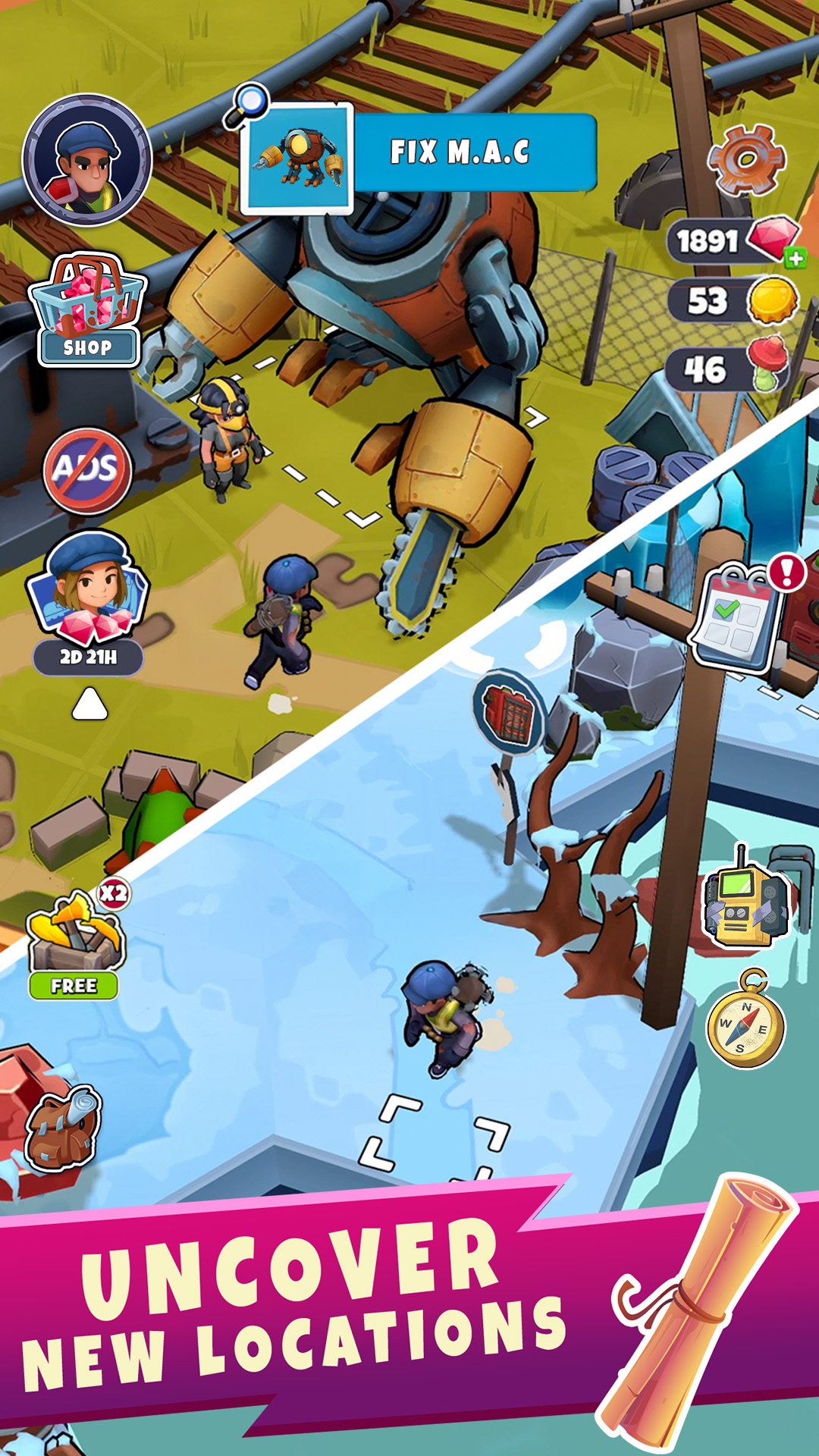
Task: Click the magnifying glass quest locator
Action: [248, 105]
